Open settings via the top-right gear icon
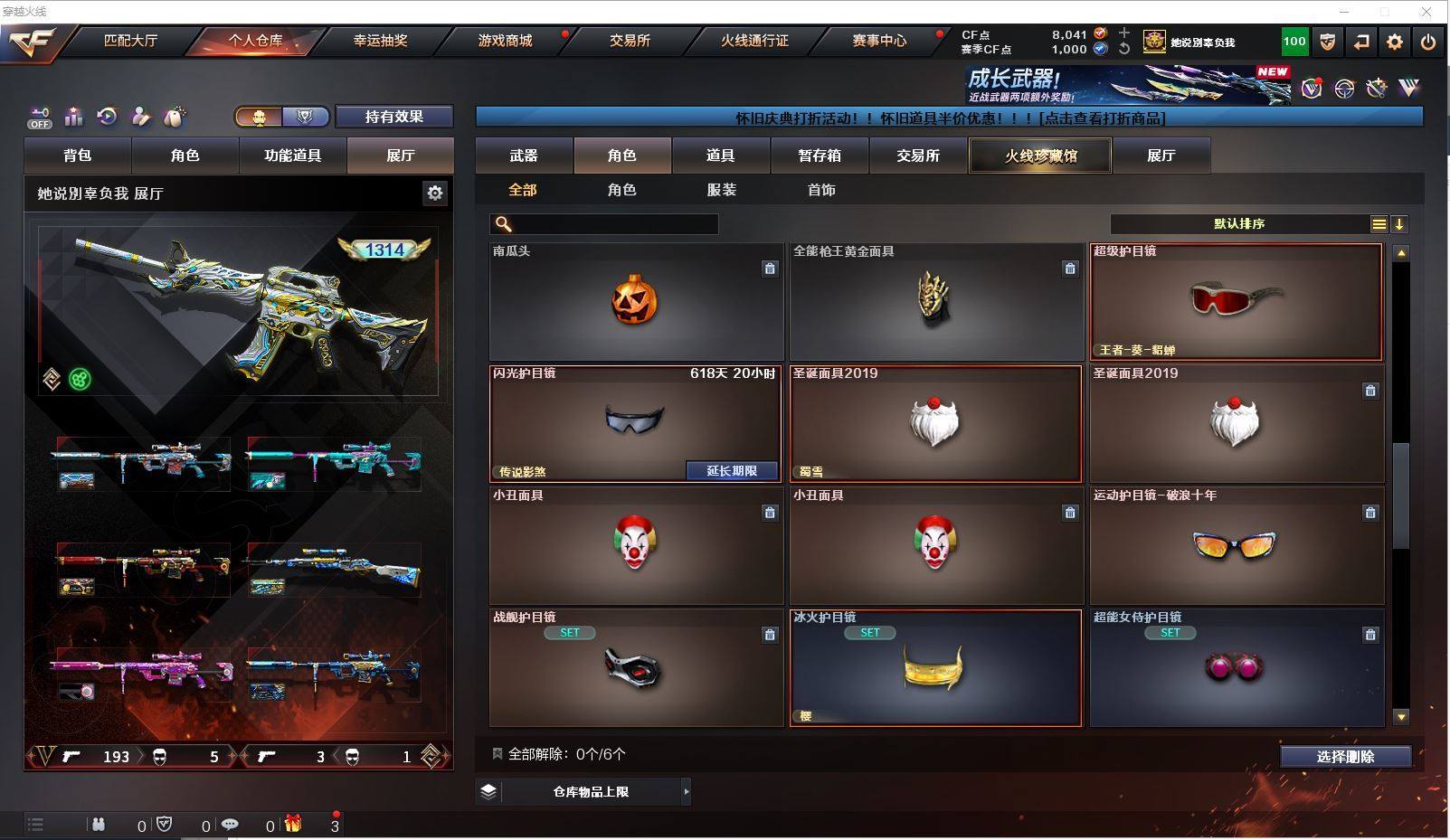Image resolution: width=1450 pixels, height=840 pixels. [x=1395, y=42]
